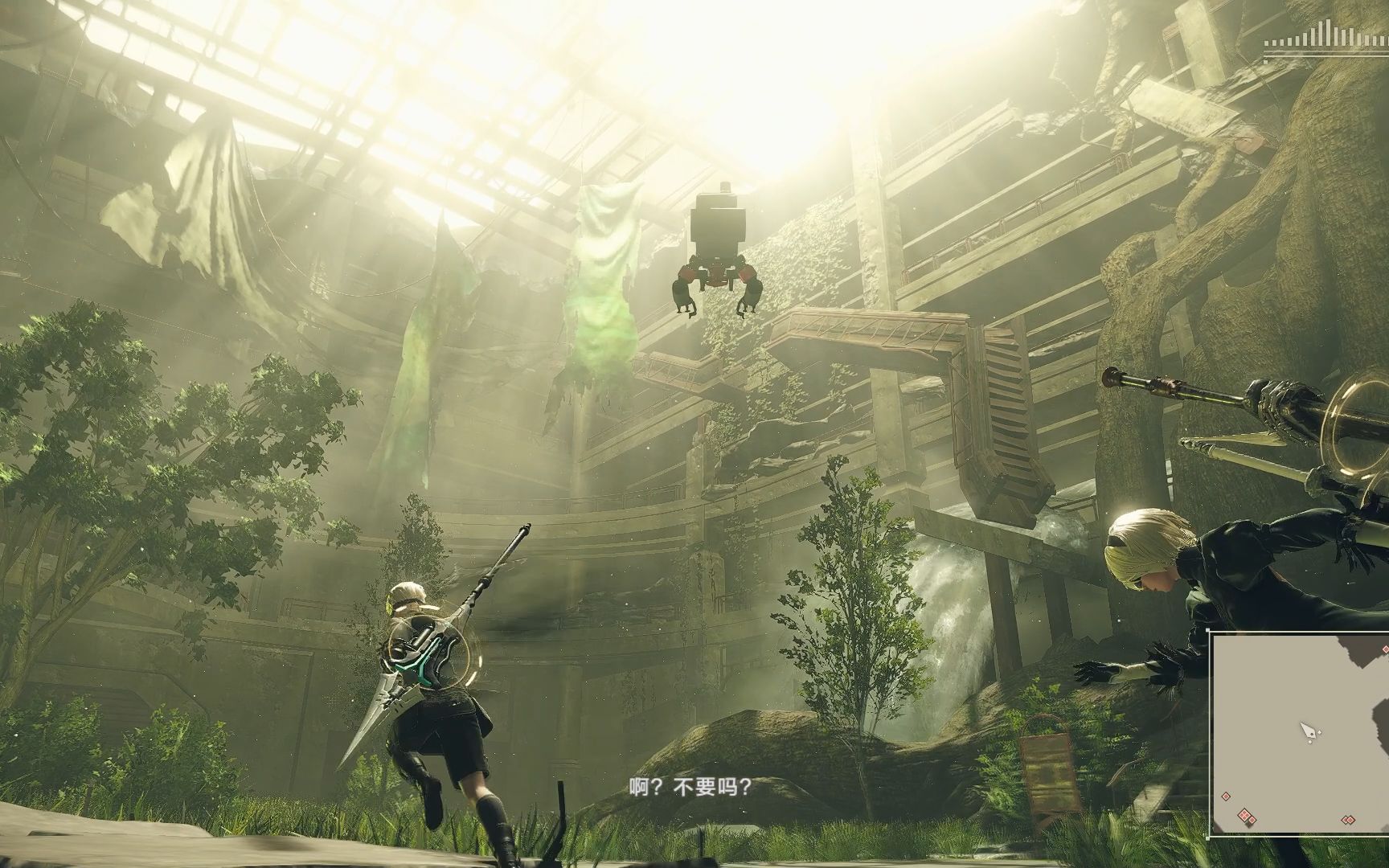Select the player arrow on the minimap
The height and width of the screenshot is (868, 1389).
coord(1309,731)
